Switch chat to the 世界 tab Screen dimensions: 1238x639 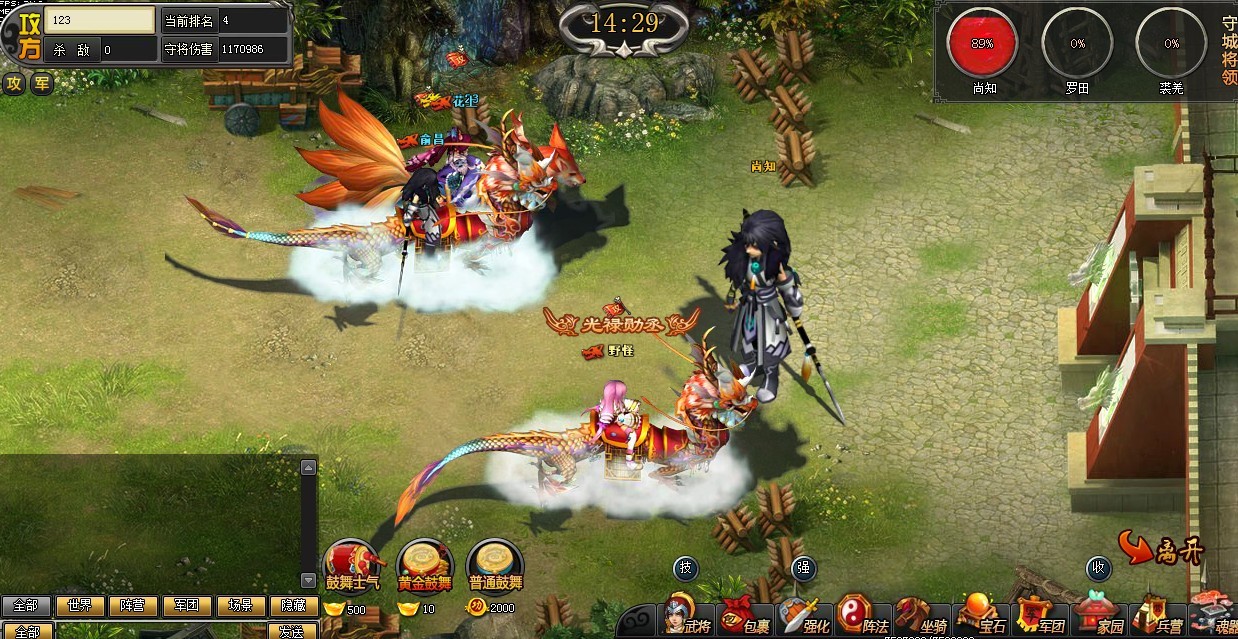80,606
